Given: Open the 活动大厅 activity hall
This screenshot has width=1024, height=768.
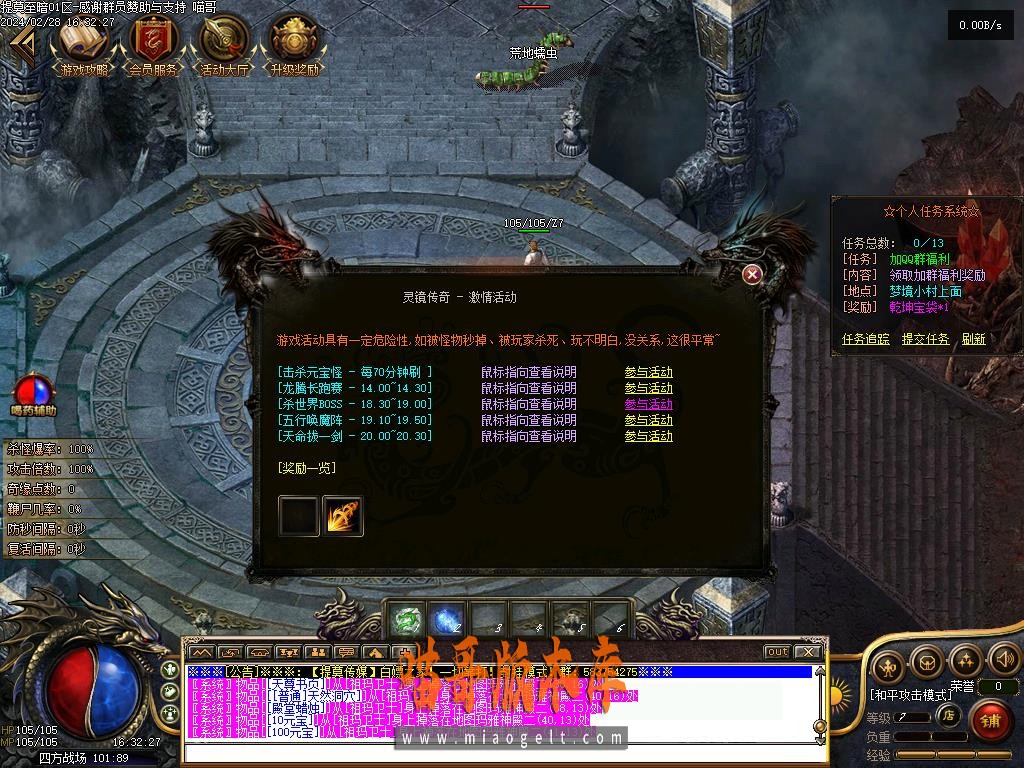Looking at the screenshot, I should coord(224,44).
